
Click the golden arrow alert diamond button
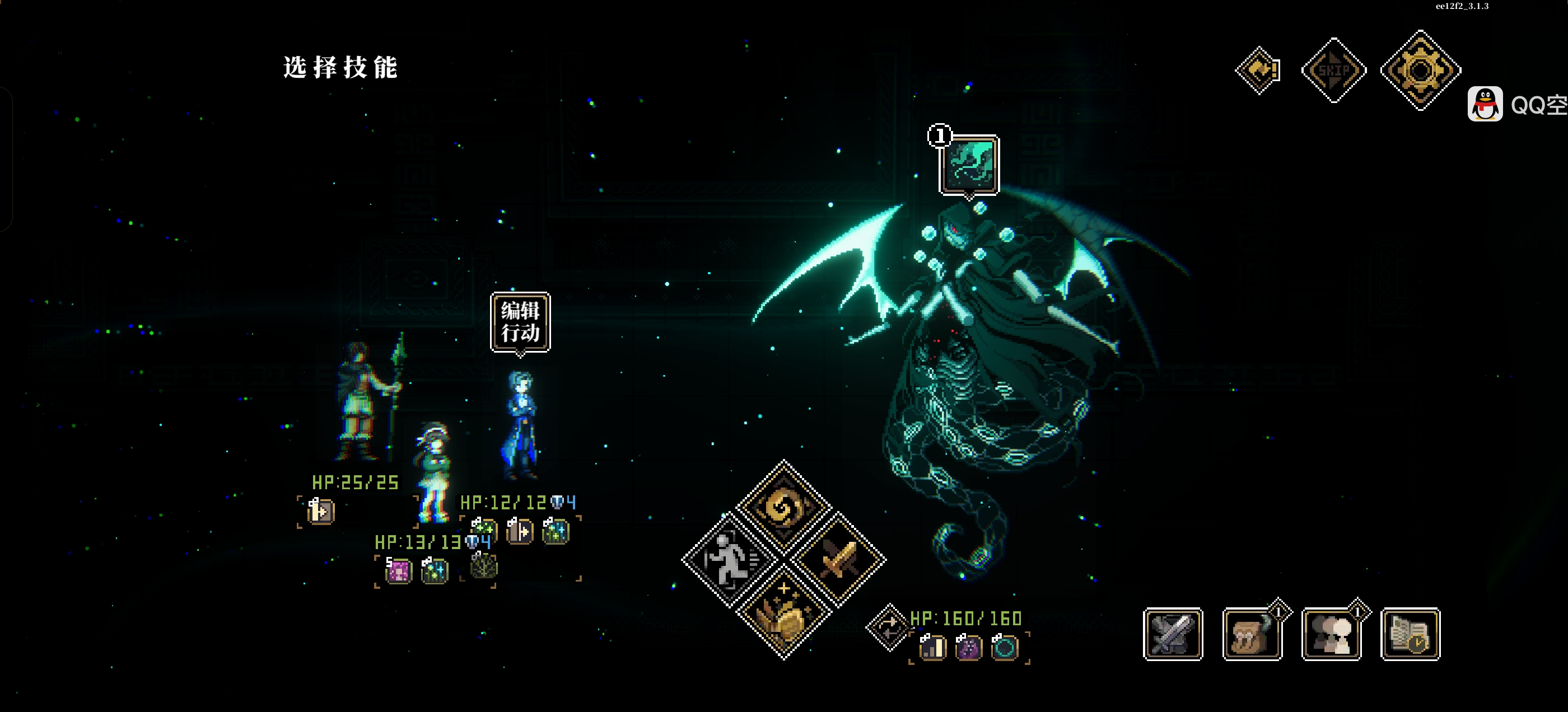tap(1258, 71)
